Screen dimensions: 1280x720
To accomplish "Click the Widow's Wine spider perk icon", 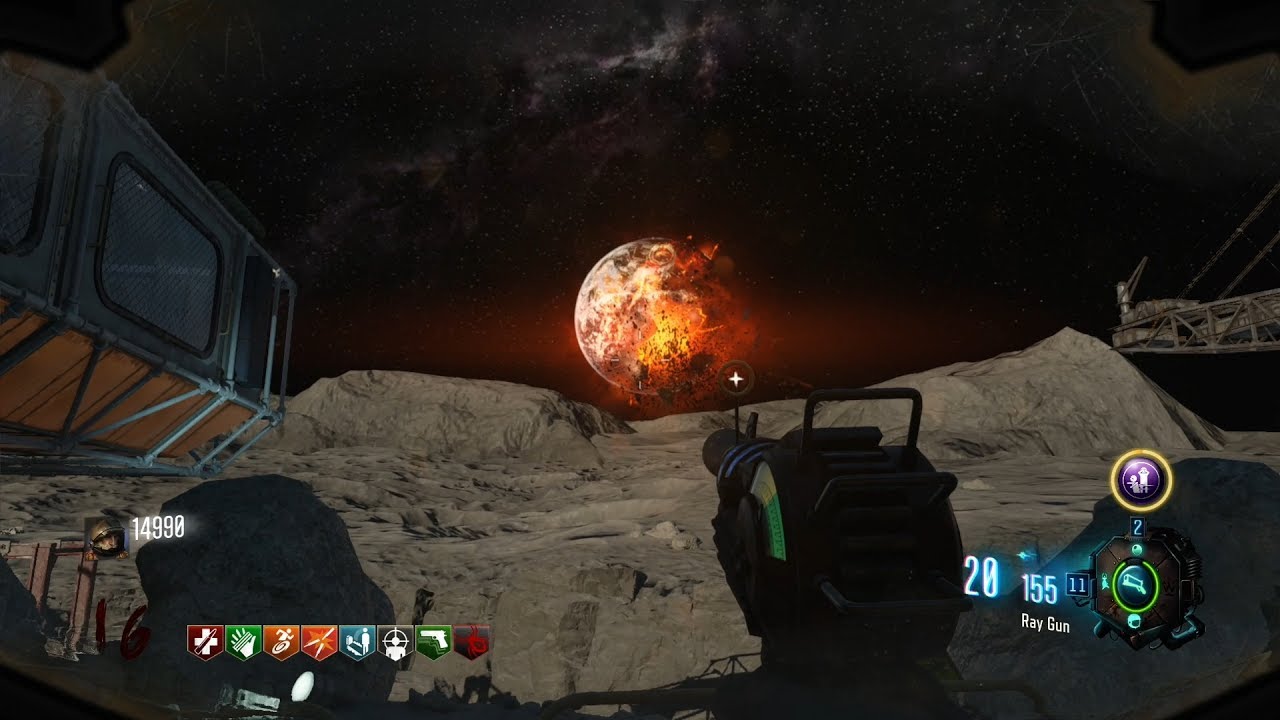I will pyautogui.click(x=470, y=641).
